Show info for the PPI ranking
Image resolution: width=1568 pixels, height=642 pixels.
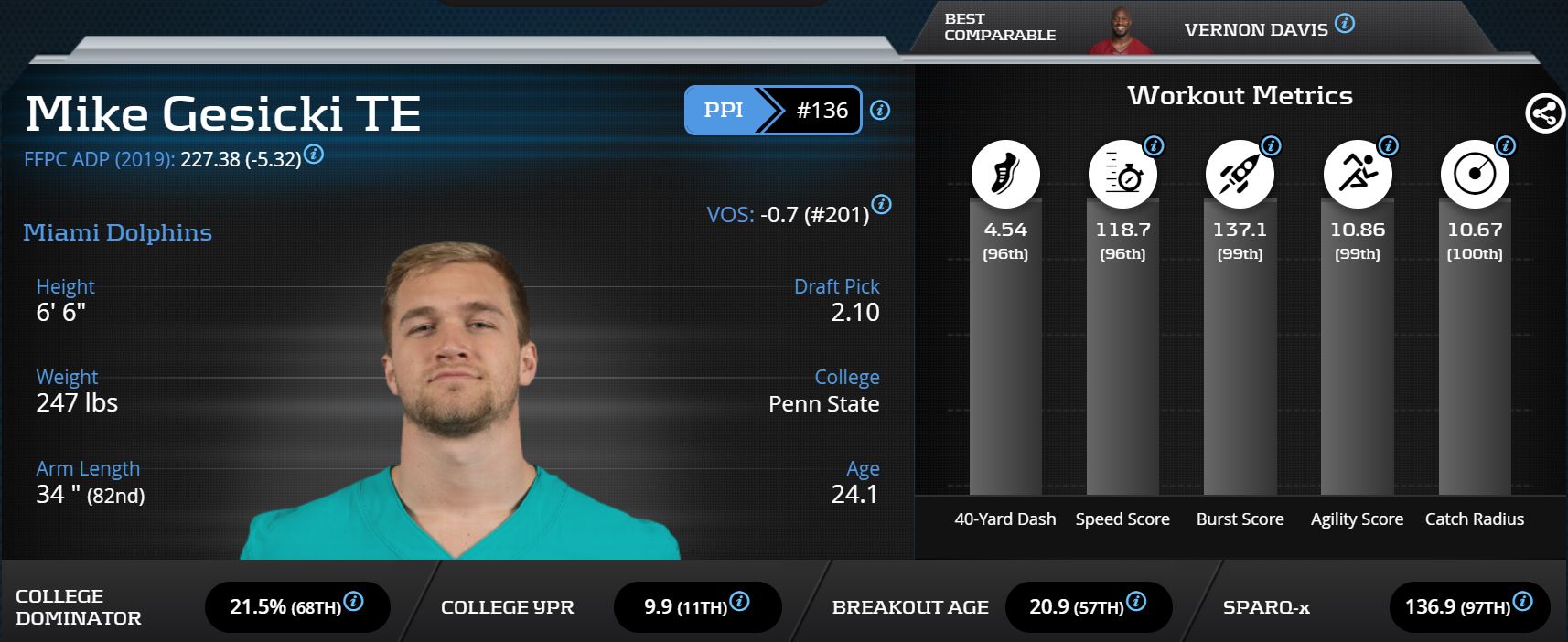[880, 111]
